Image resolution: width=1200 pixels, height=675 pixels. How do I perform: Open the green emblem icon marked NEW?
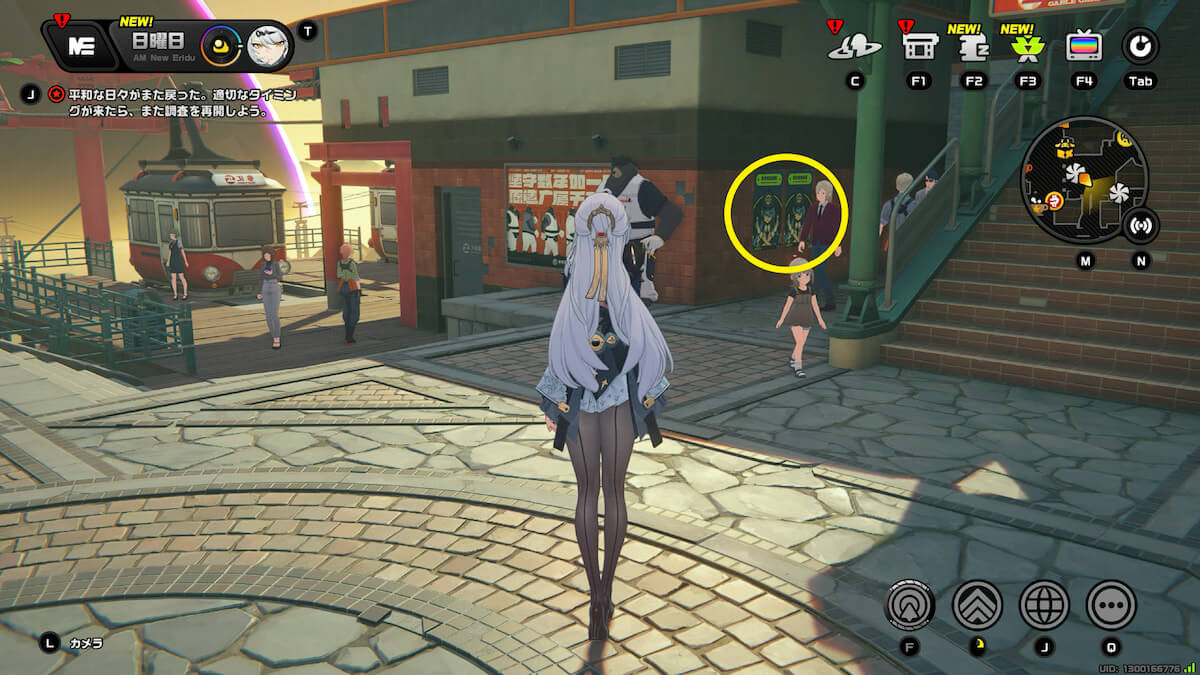(x=1025, y=46)
